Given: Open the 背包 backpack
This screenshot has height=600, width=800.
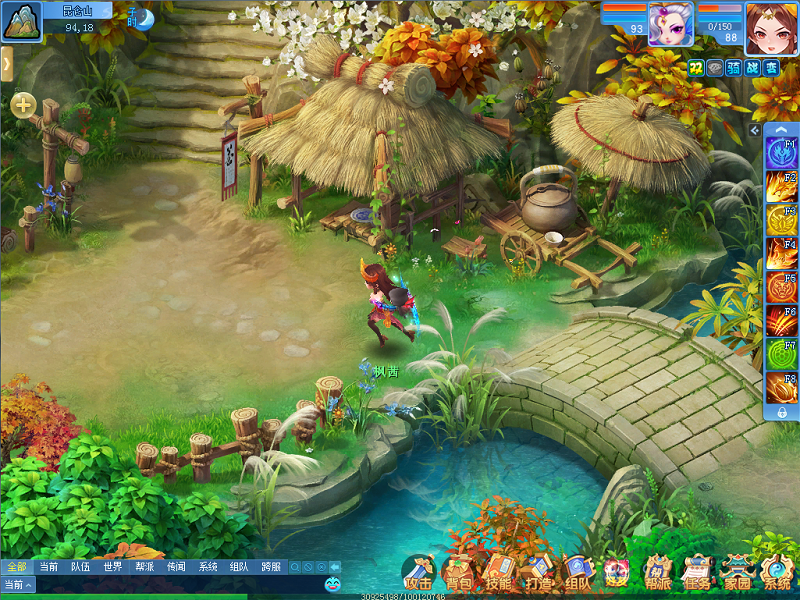Looking at the screenshot, I should point(458,573).
